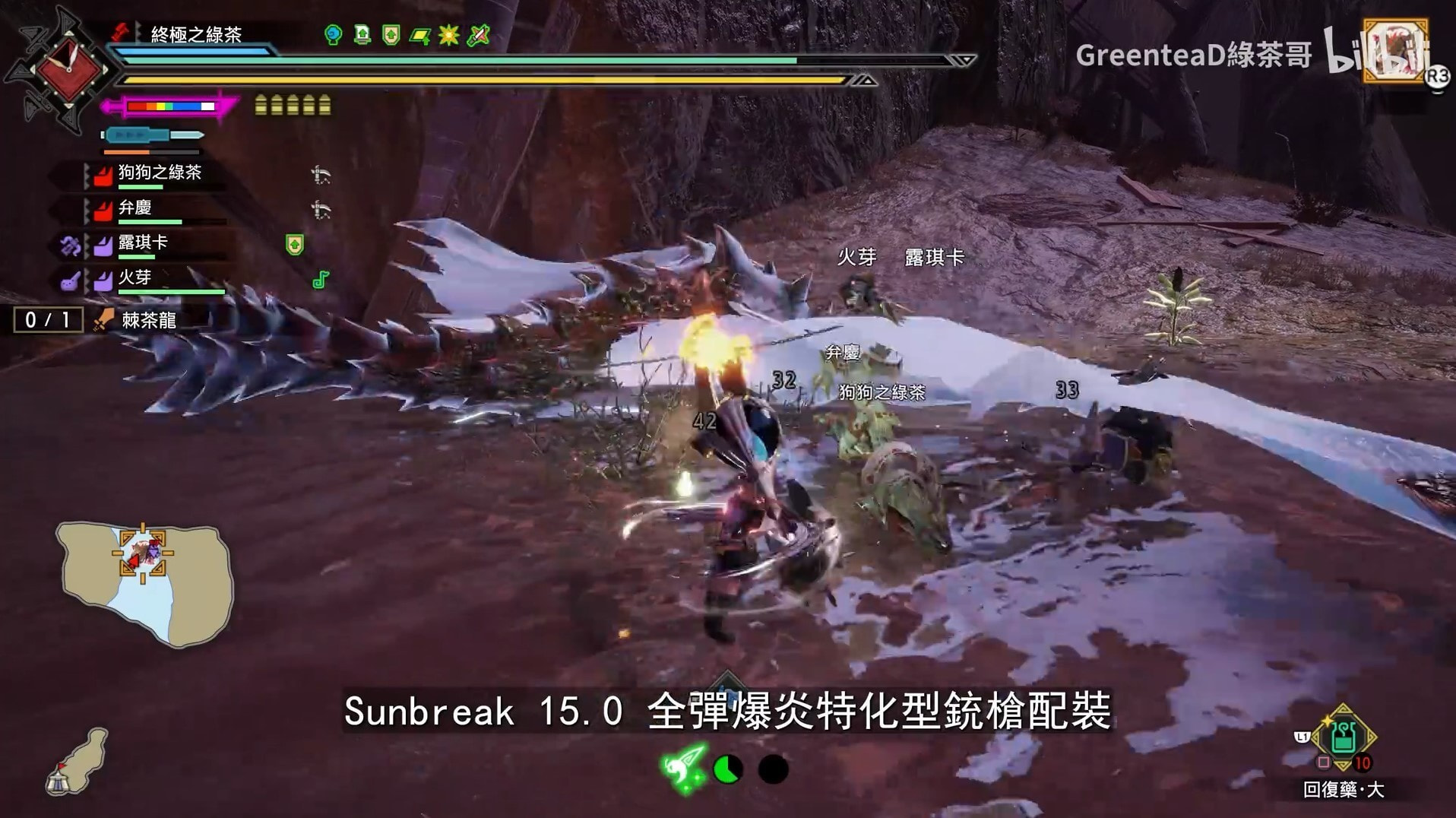Click the red quest timer clock
Image resolution: width=1456 pixels, height=818 pixels.
68,70
